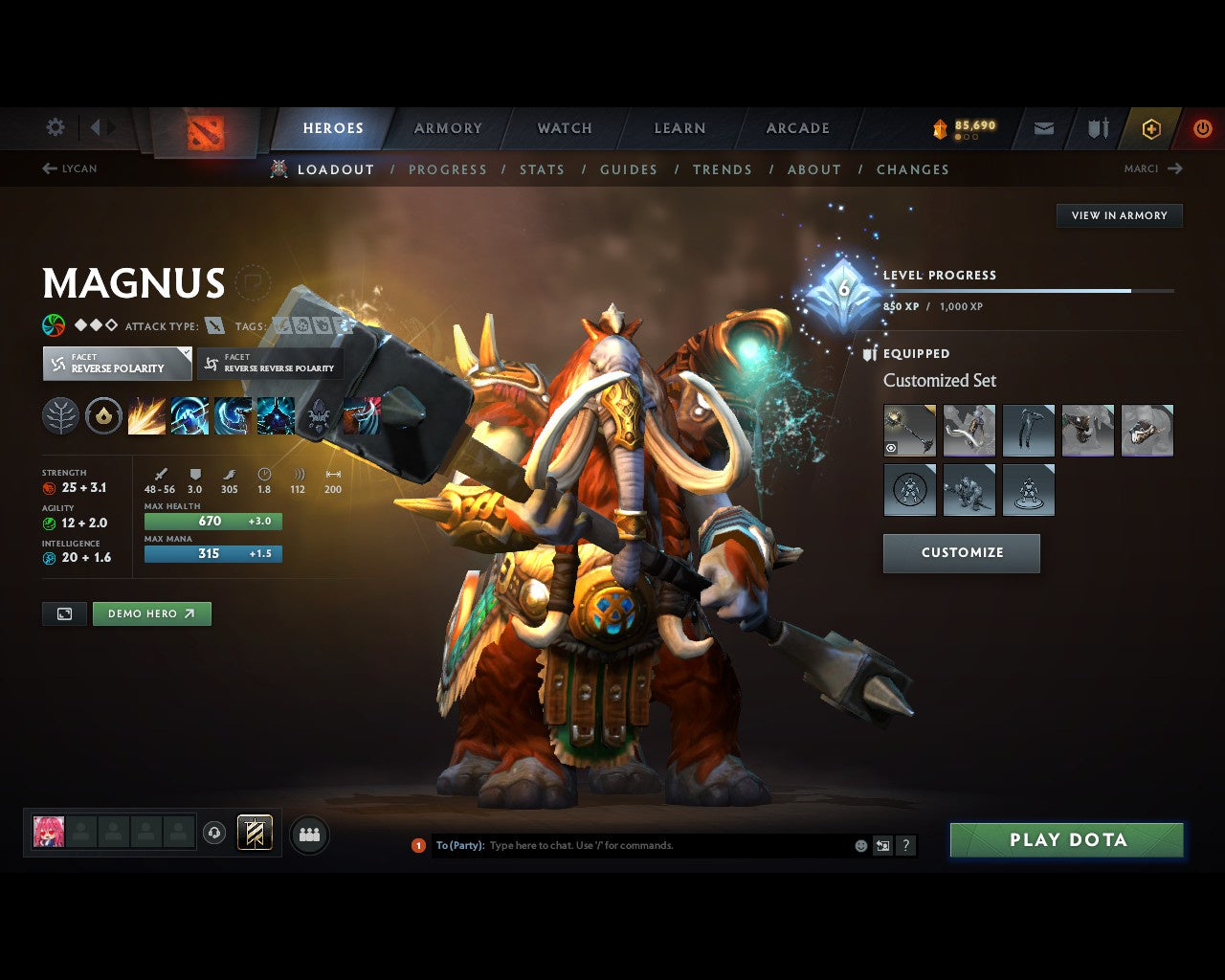Open the Dota Plus shield and sword icon
This screenshot has height=980, width=1225.
(1097, 127)
